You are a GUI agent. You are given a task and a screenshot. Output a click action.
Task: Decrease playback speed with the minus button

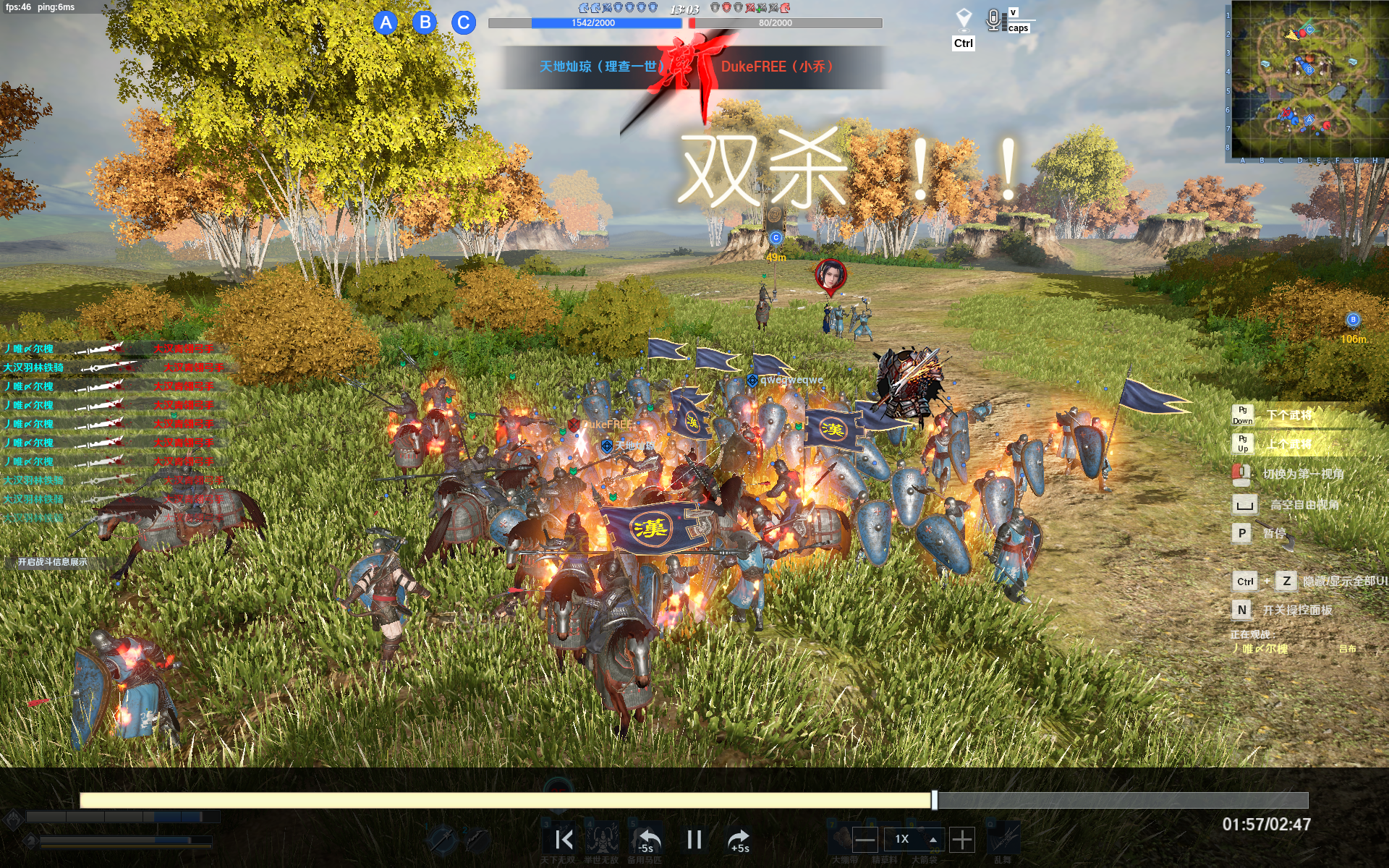coord(865,840)
